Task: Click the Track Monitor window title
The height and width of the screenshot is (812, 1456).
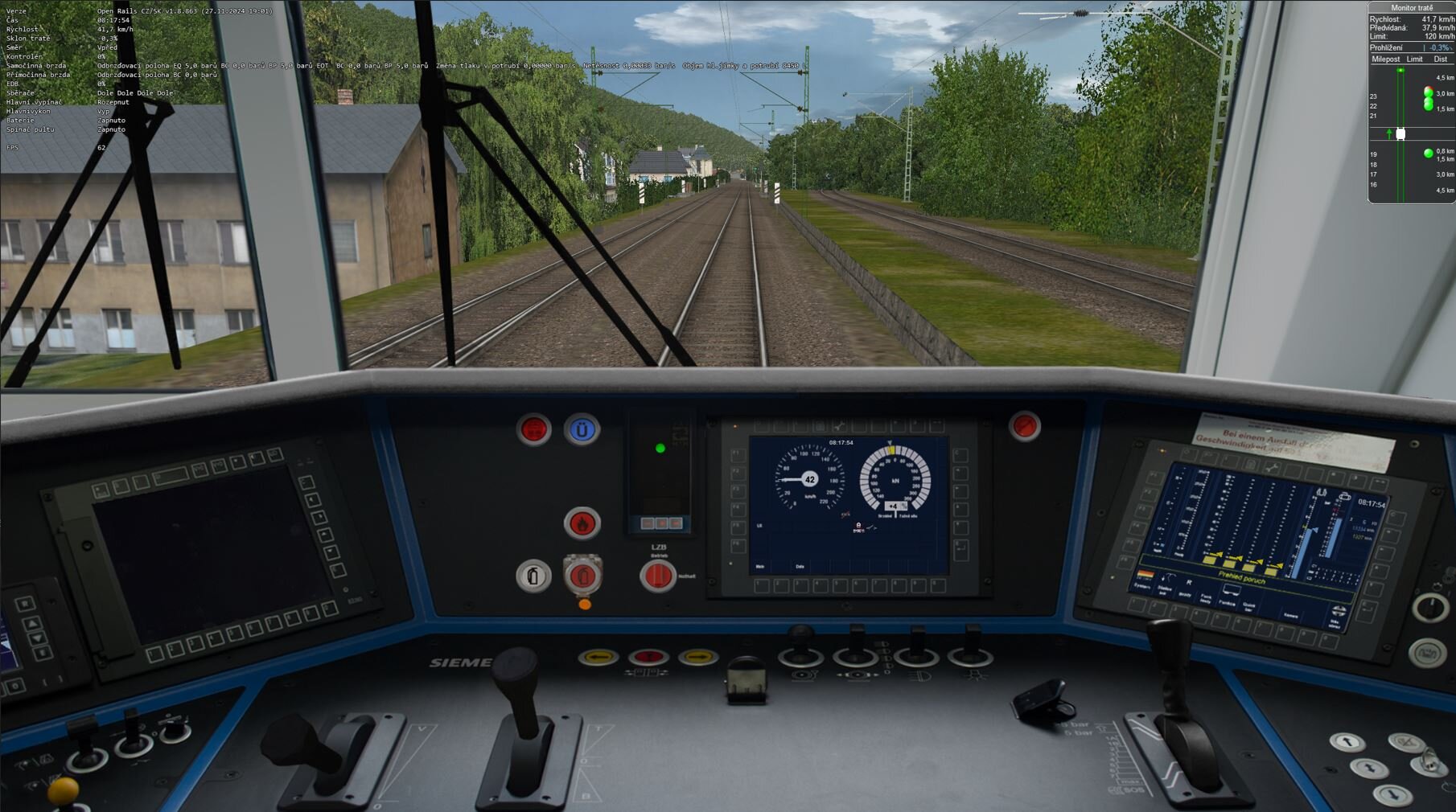Action: coord(1411,8)
